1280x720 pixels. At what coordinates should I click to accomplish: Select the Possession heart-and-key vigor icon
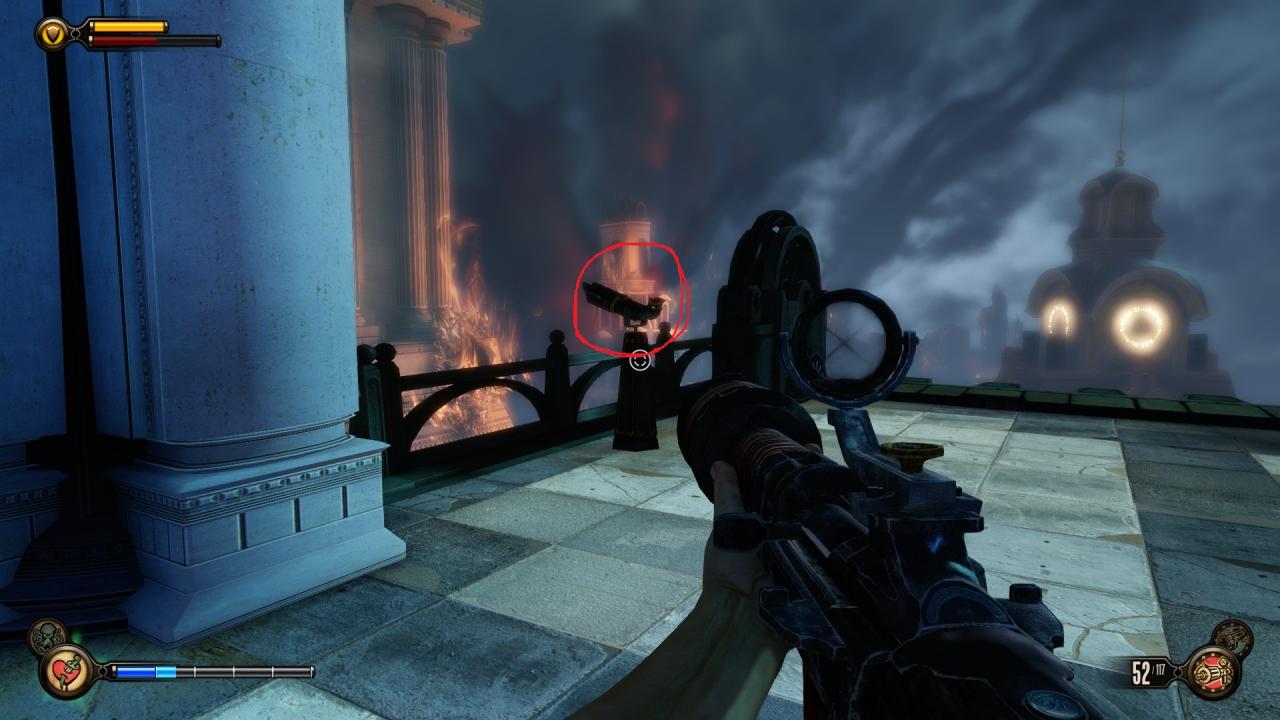67,671
